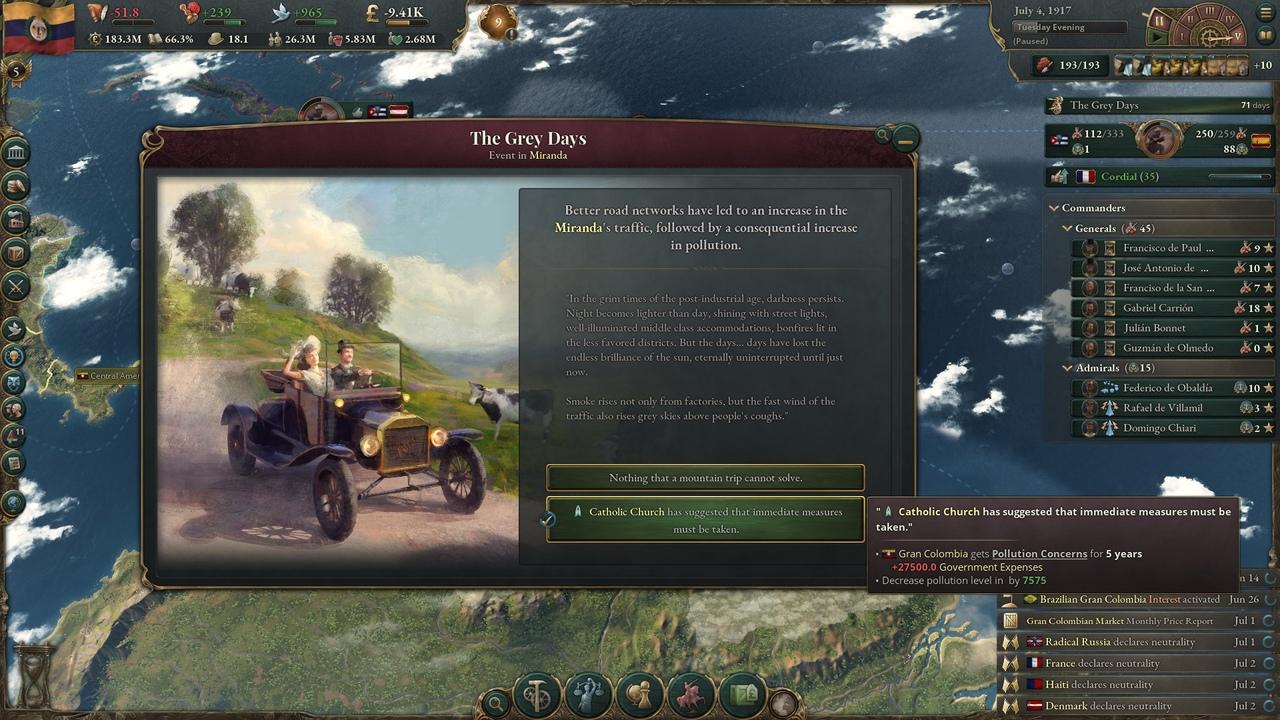Click the green play button
The height and width of the screenshot is (720, 1280).
(x=1159, y=38)
